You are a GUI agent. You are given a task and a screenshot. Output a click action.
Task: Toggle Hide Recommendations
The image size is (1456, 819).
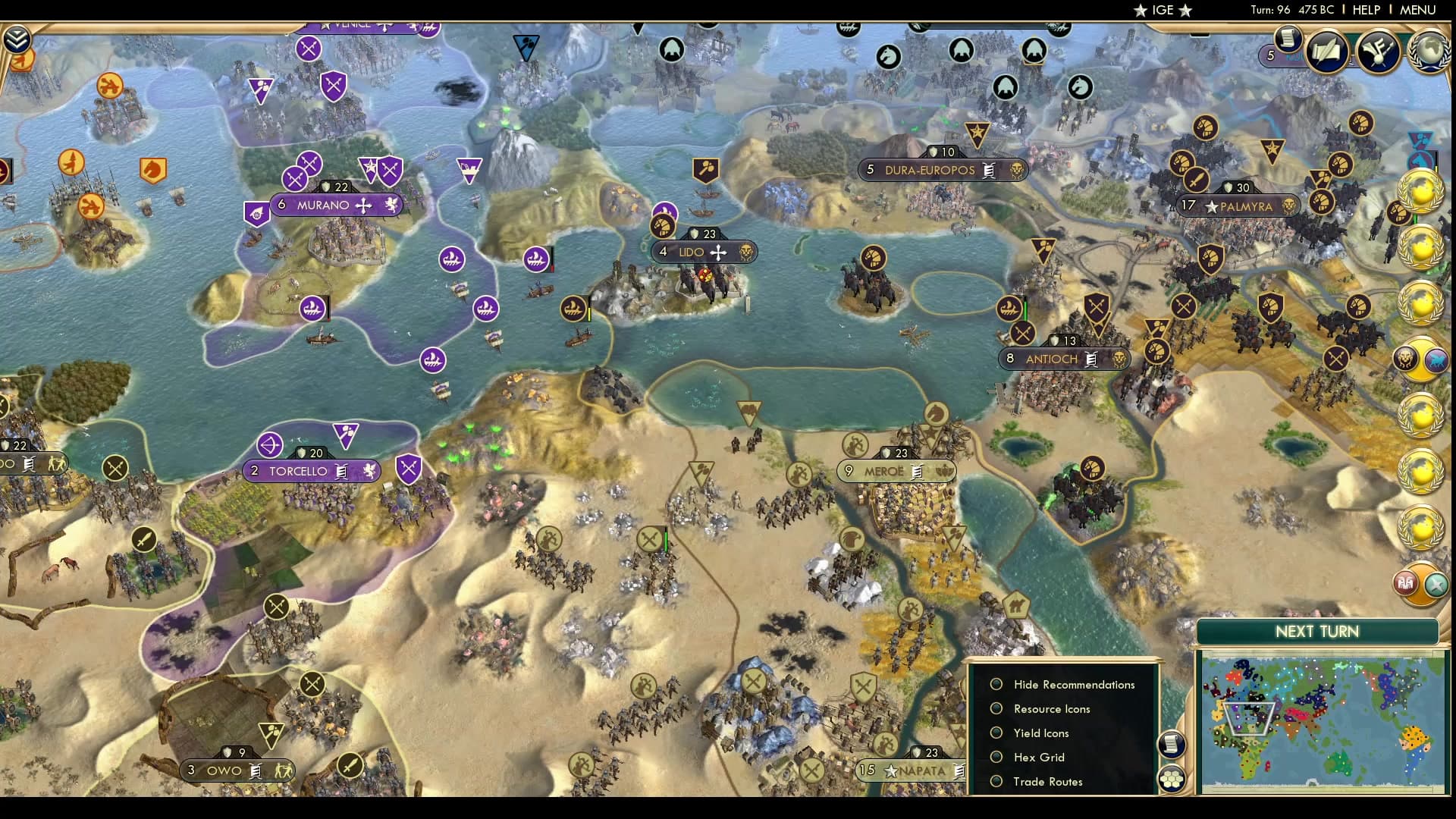click(x=996, y=684)
